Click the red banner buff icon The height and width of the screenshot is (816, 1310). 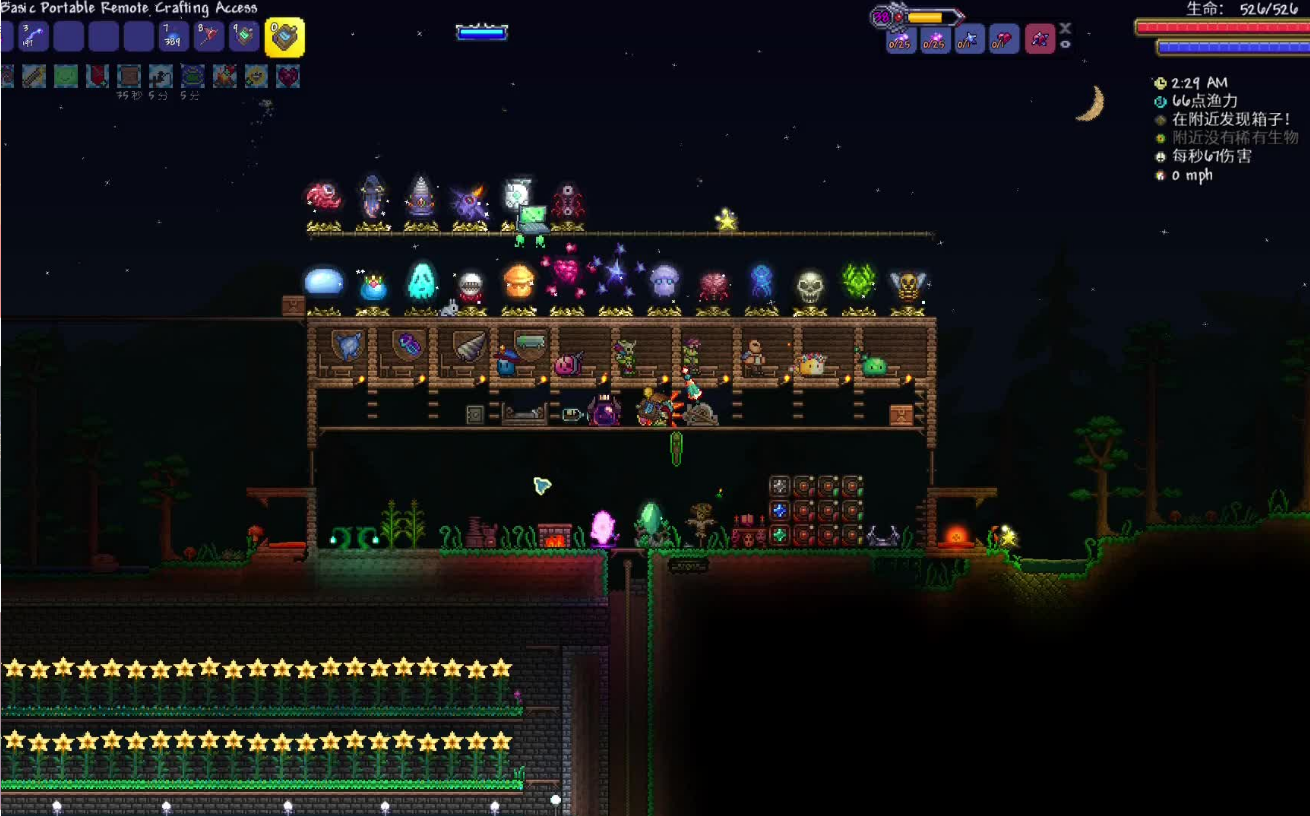[97, 76]
